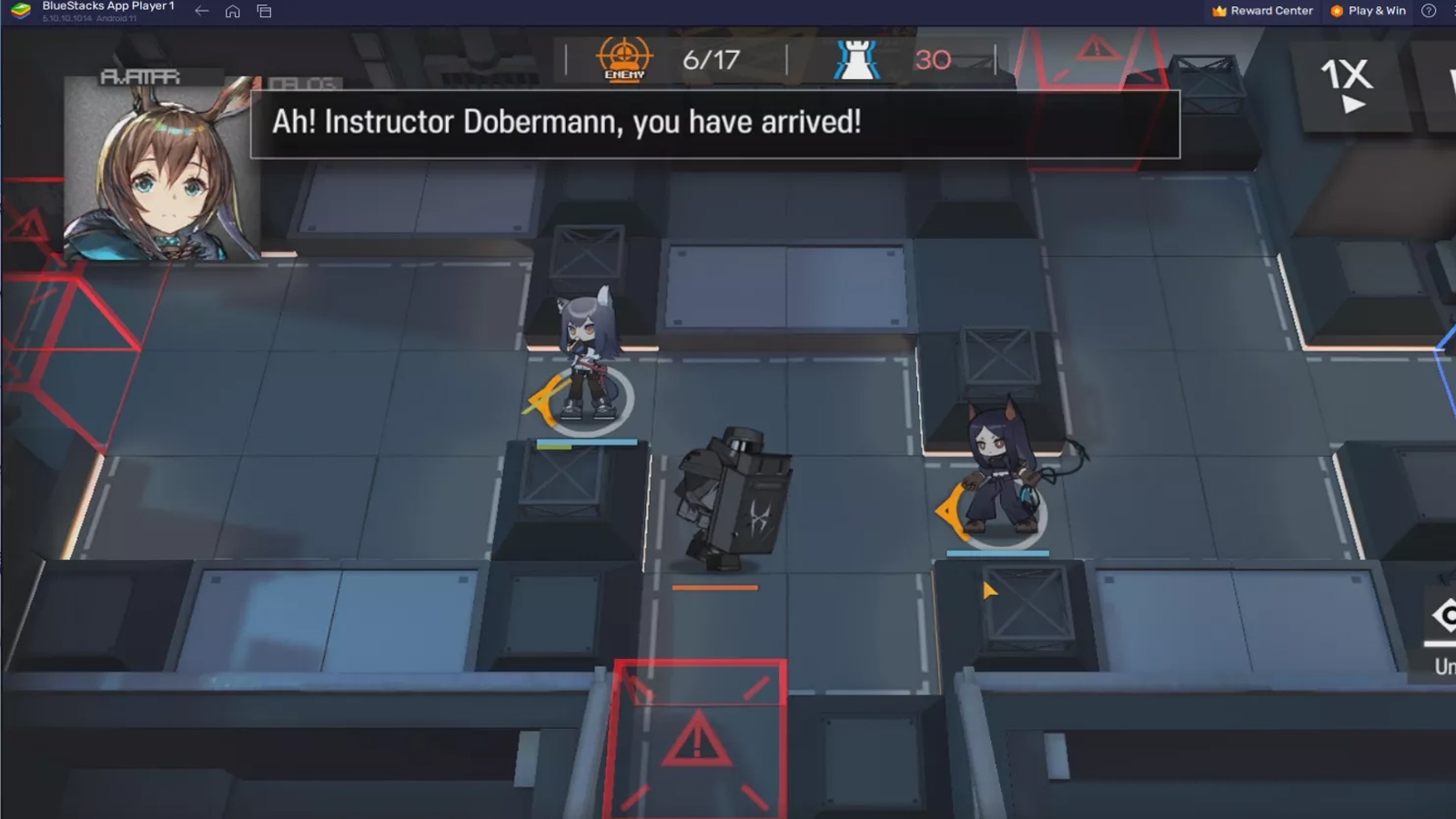Viewport: 1456px width, 819px height.
Task: Click the red warning spawn tile
Action: click(697, 737)
